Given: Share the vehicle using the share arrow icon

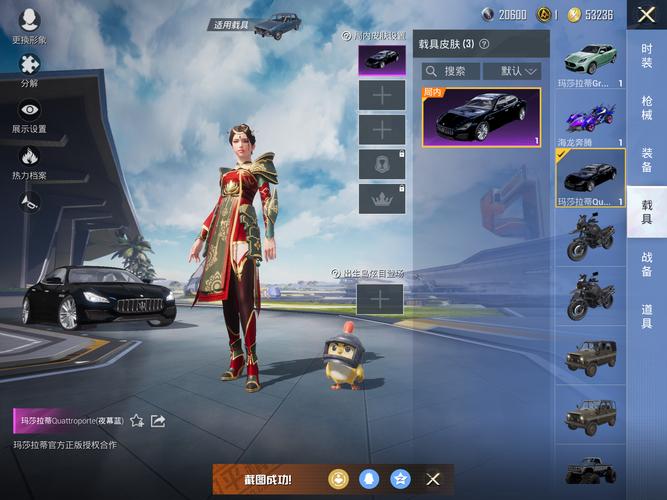Looking at the screenshot, I should coord(158,421).
